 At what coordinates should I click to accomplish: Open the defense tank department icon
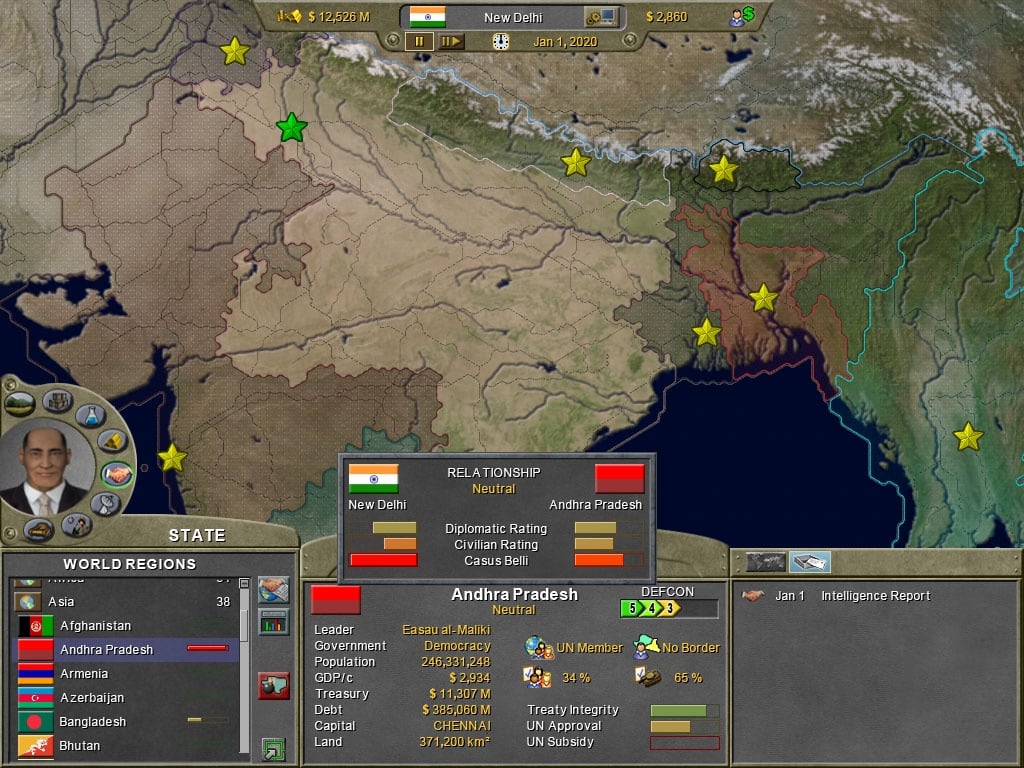point(39,529)
